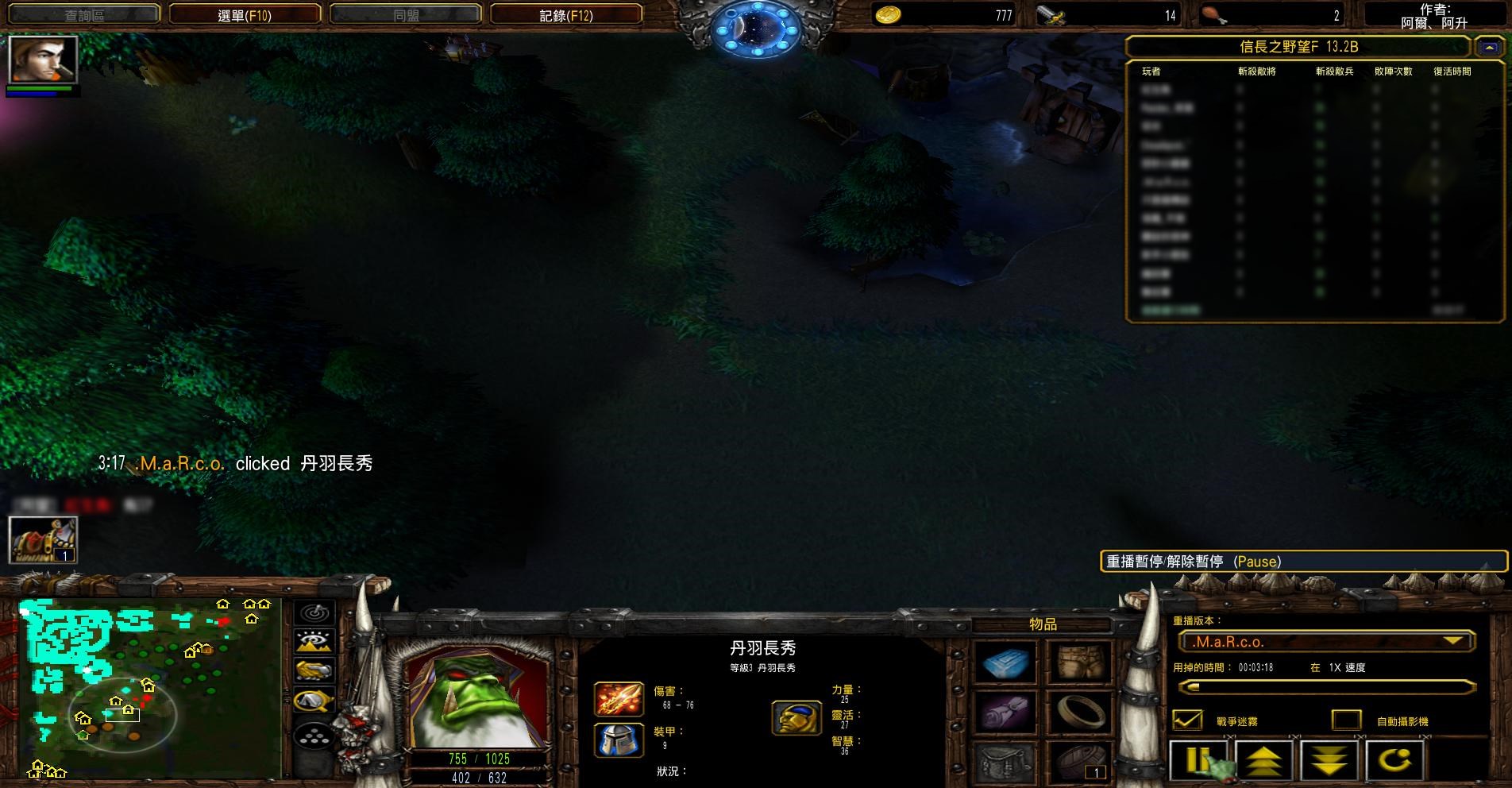Screen dimensions: 1512x788
Task: Restart the replay with the circular arrow
Action: pyautogui.click(x=1394, y=761)
